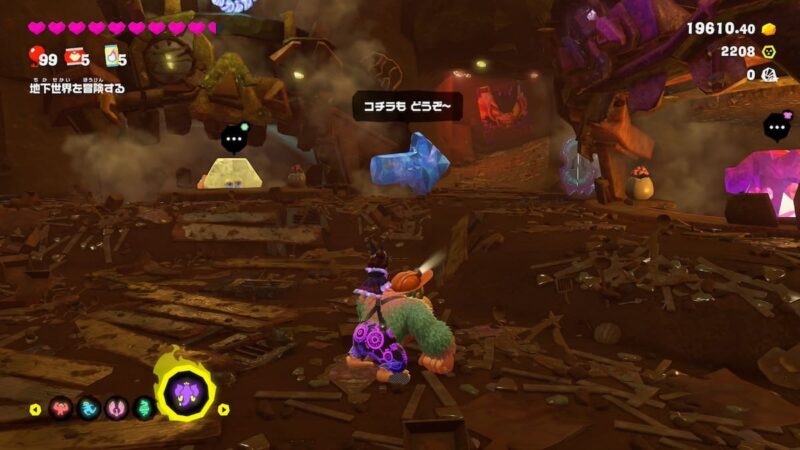The width and height of the screenshot is (800, 450).
Task: Click the left arrow of the Bananza selector
Action: click(35, 409)
